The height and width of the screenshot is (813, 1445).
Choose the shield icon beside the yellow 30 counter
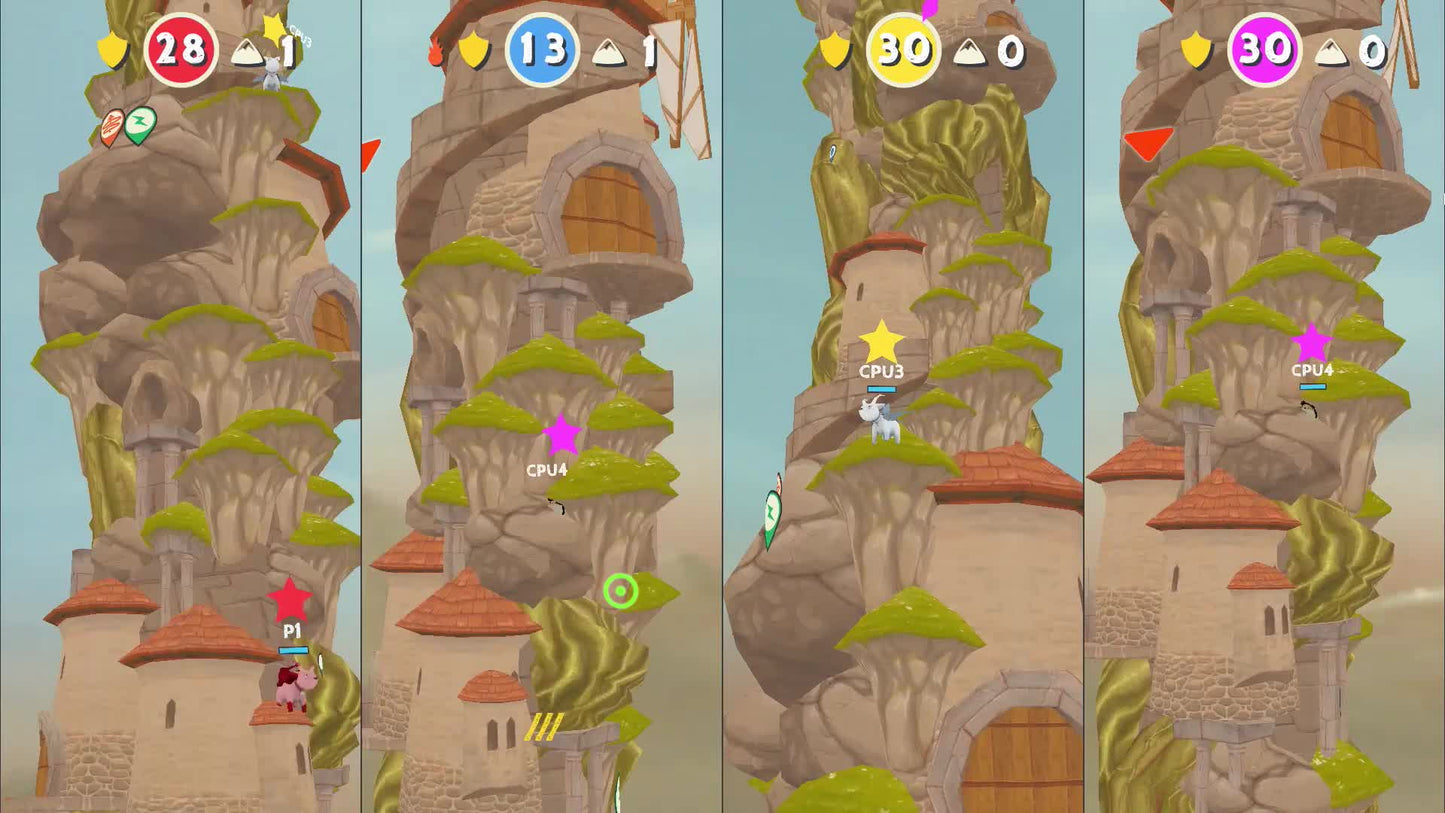coord(834,49)
